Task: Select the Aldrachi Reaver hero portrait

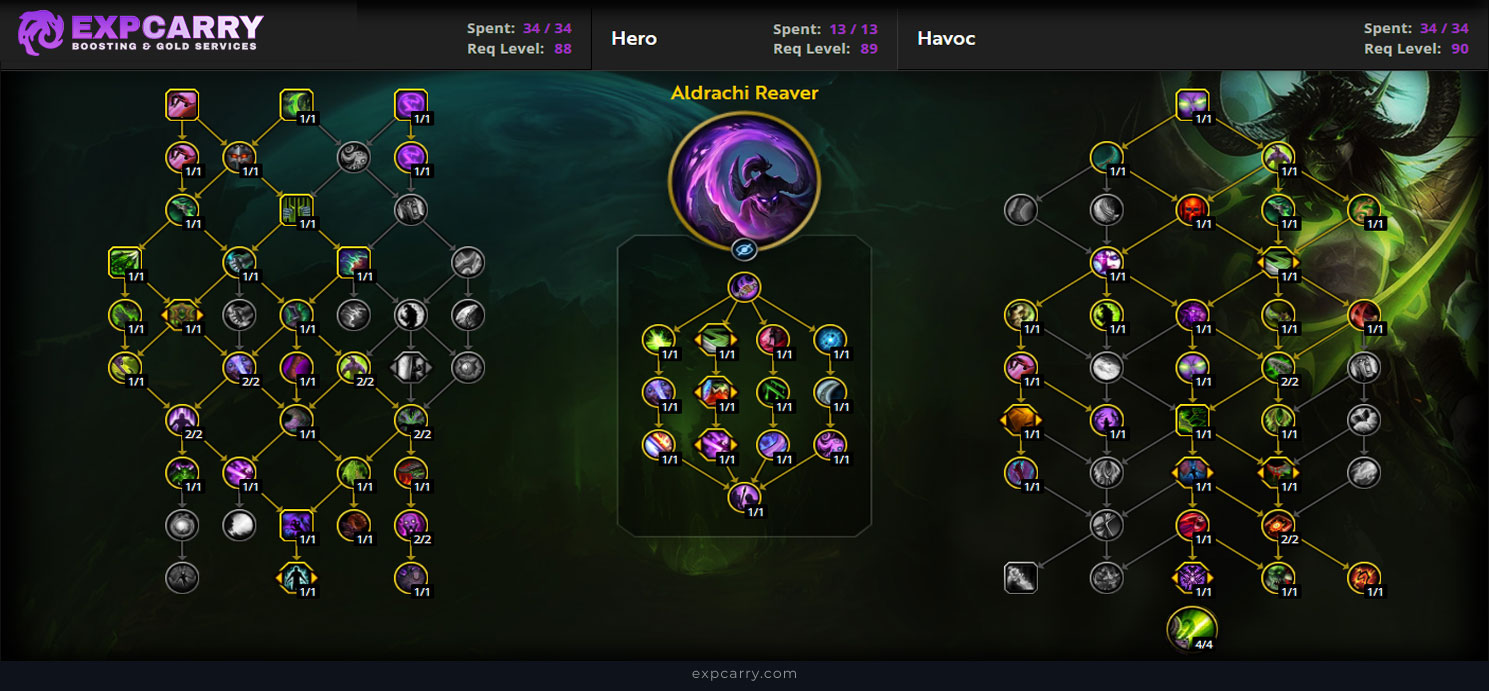Action: click(x=744, y=180)
